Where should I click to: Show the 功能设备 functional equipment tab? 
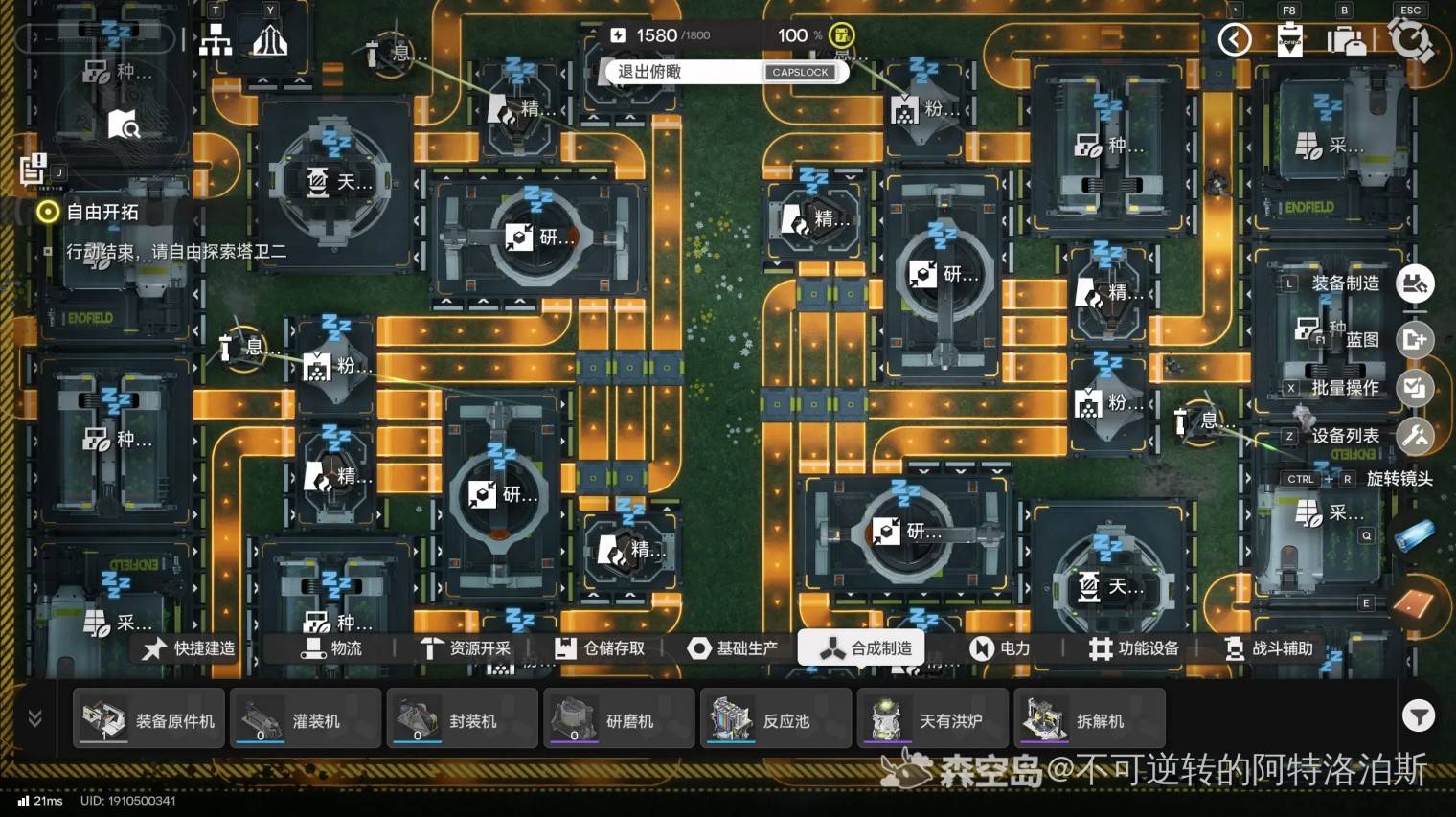point(1134,648)
